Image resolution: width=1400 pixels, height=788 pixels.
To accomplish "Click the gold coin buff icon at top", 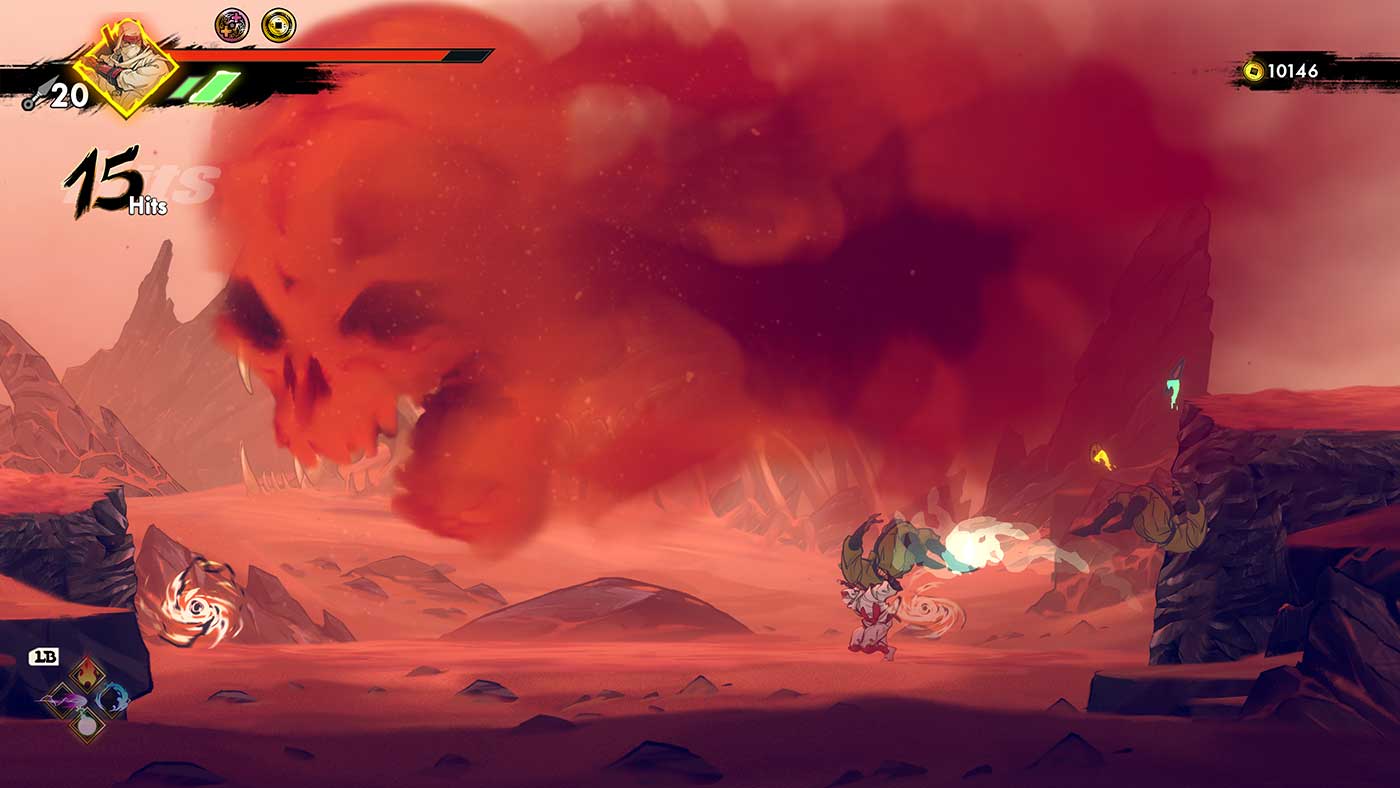I will (277, 25).
